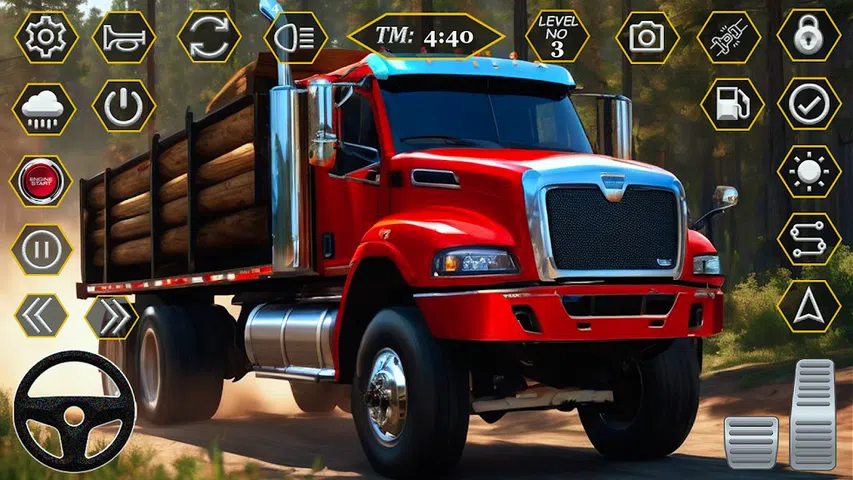Click the power button icon

(x=124, y=107)
